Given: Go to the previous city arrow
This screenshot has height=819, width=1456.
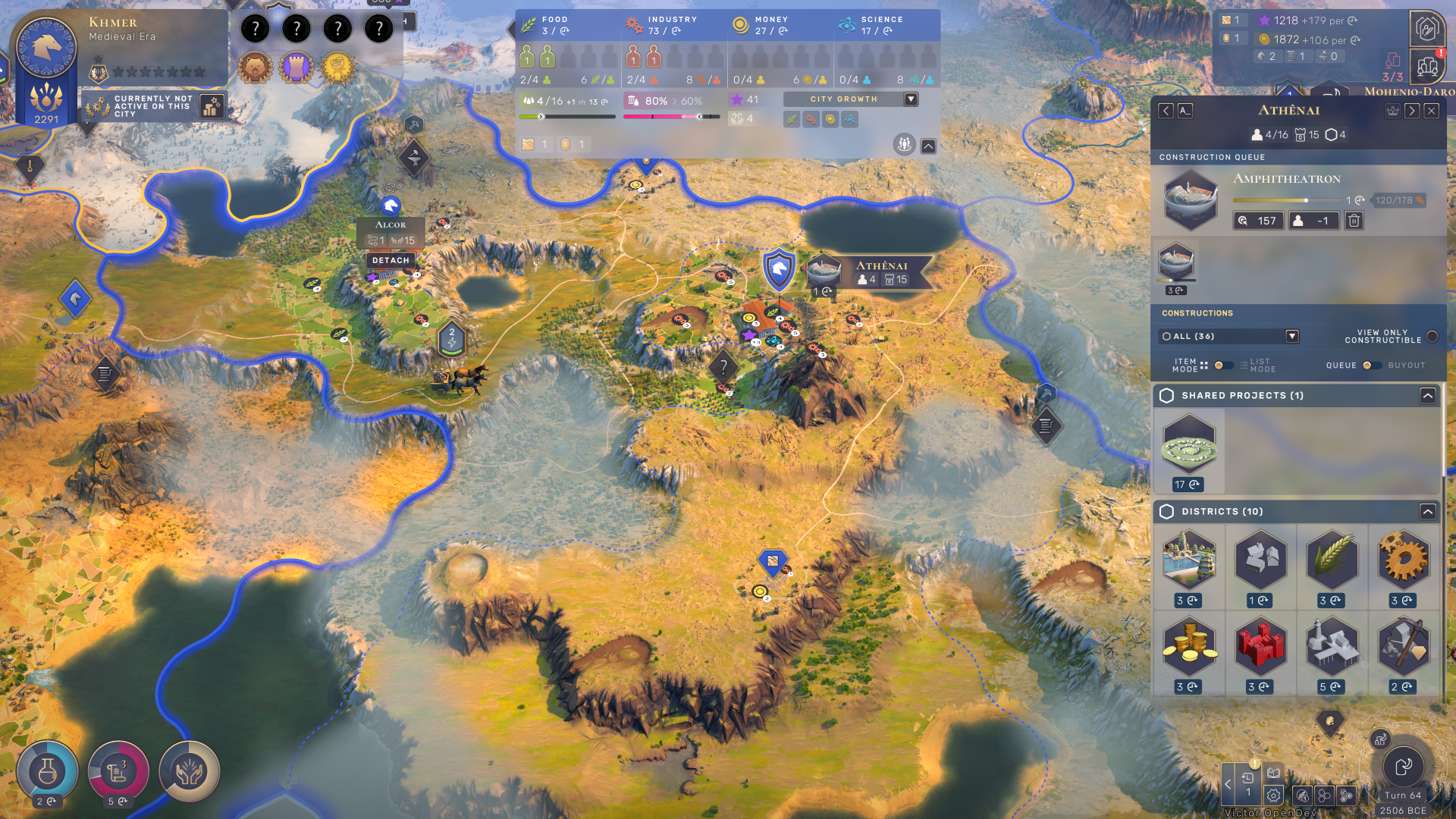Looking at the screenshot, I should (x=1166, y=111).
